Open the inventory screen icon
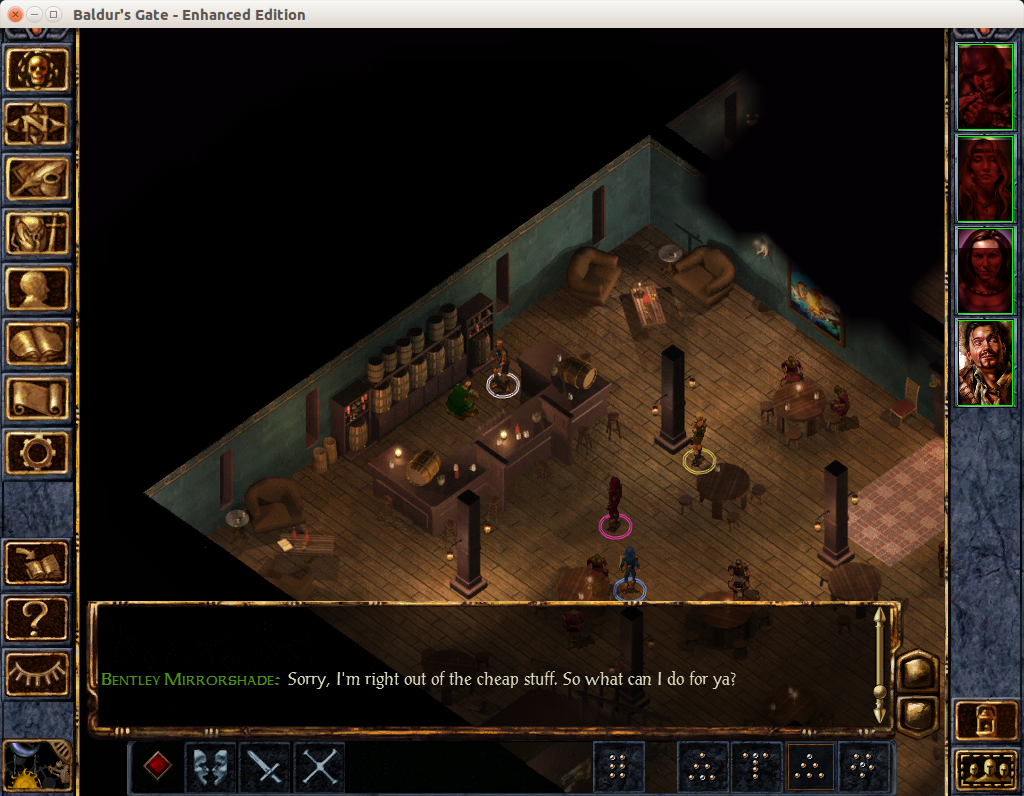The height and width of the screenshot is (796, 1024). [39, 234]
